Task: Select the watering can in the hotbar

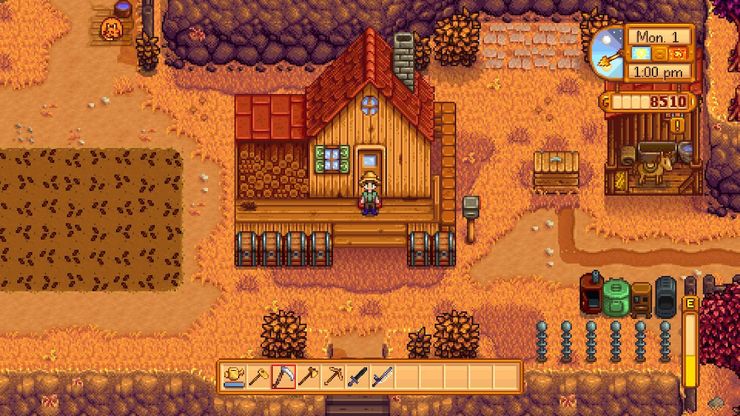Action: 233,377
